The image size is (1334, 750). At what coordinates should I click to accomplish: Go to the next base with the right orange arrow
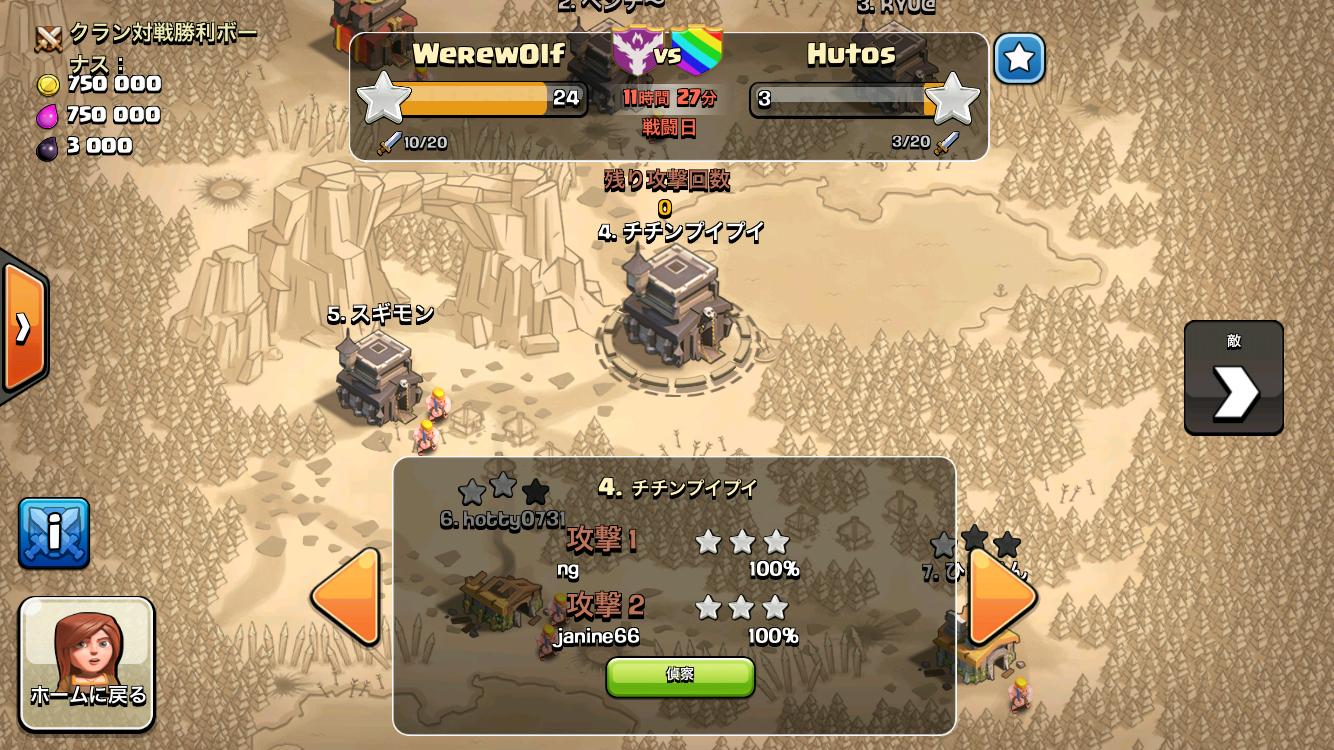click(1002, 596)
